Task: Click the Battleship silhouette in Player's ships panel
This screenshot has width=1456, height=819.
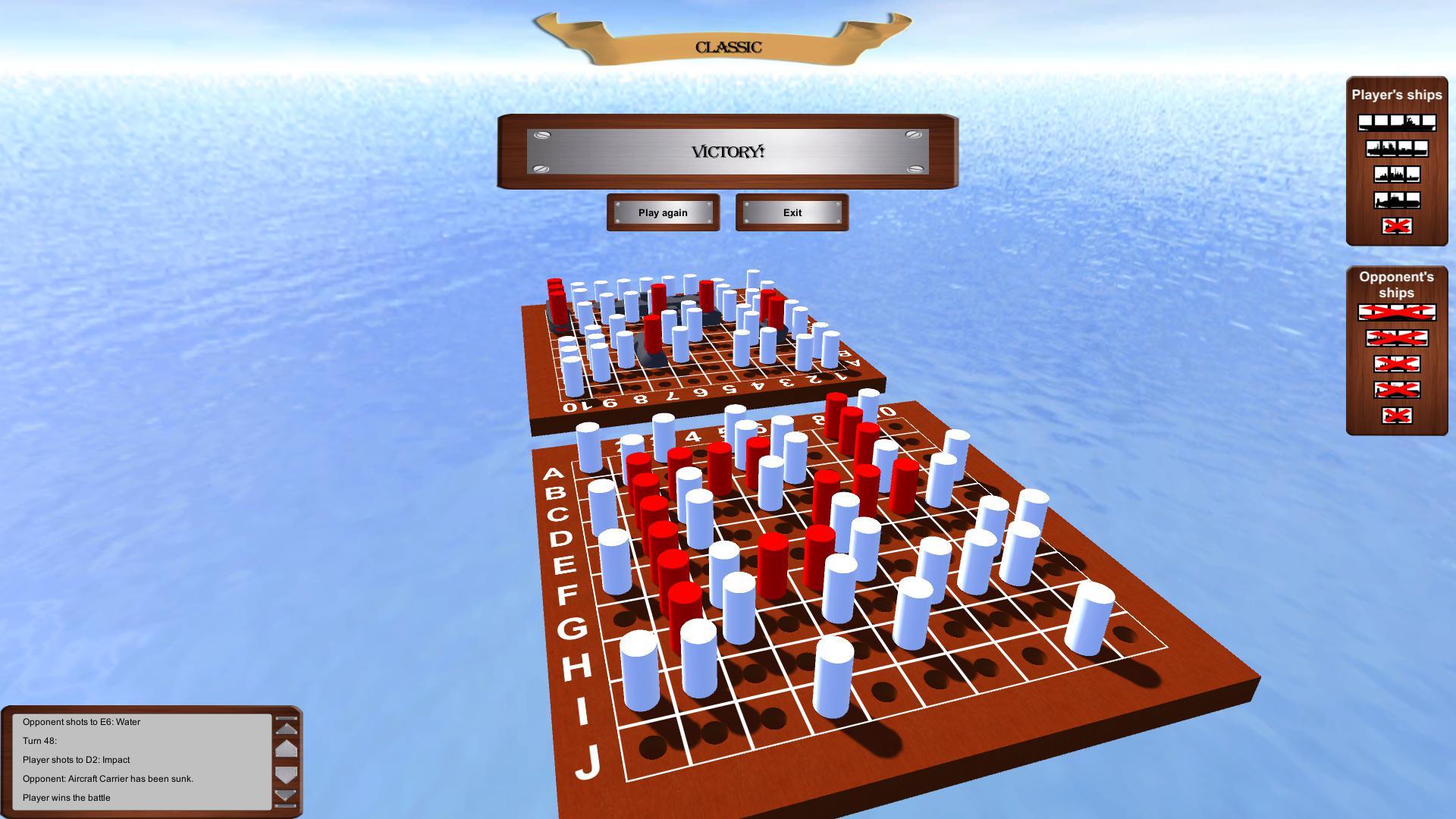Action: coord(1396,148)
